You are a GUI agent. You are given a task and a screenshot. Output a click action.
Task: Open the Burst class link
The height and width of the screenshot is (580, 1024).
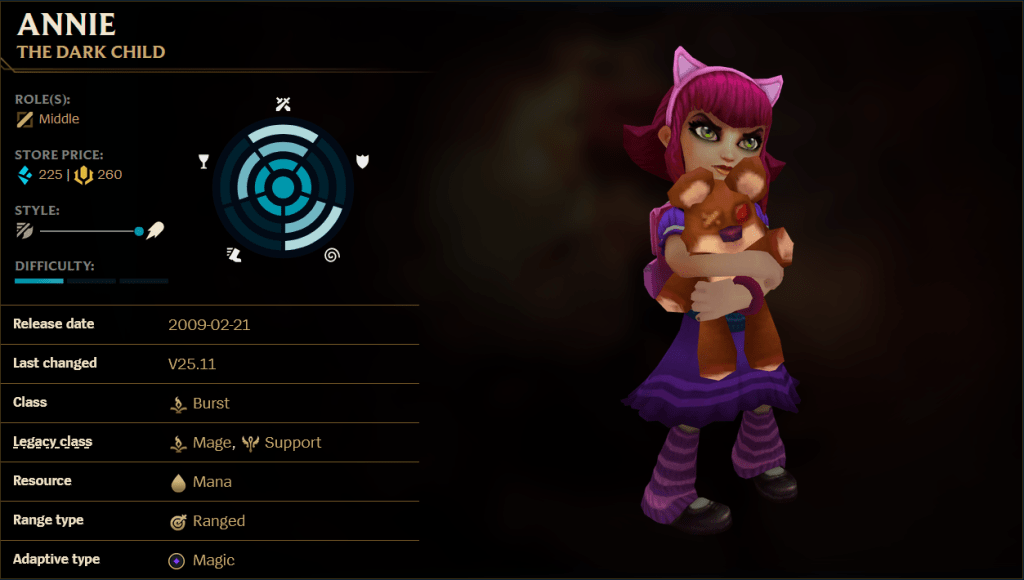click(x=210, y=403)
